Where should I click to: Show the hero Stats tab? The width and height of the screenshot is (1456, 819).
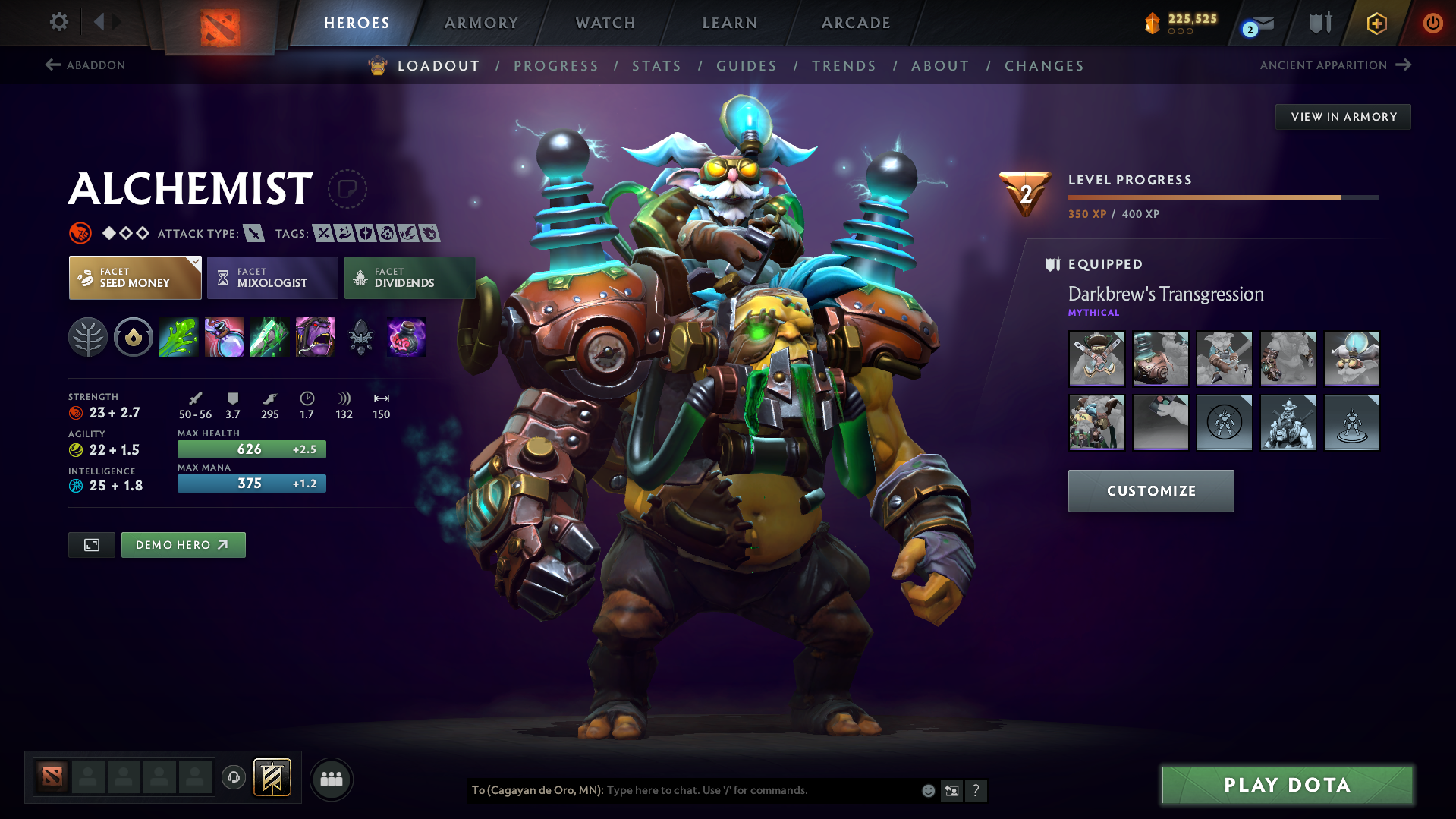click(657, 66)
